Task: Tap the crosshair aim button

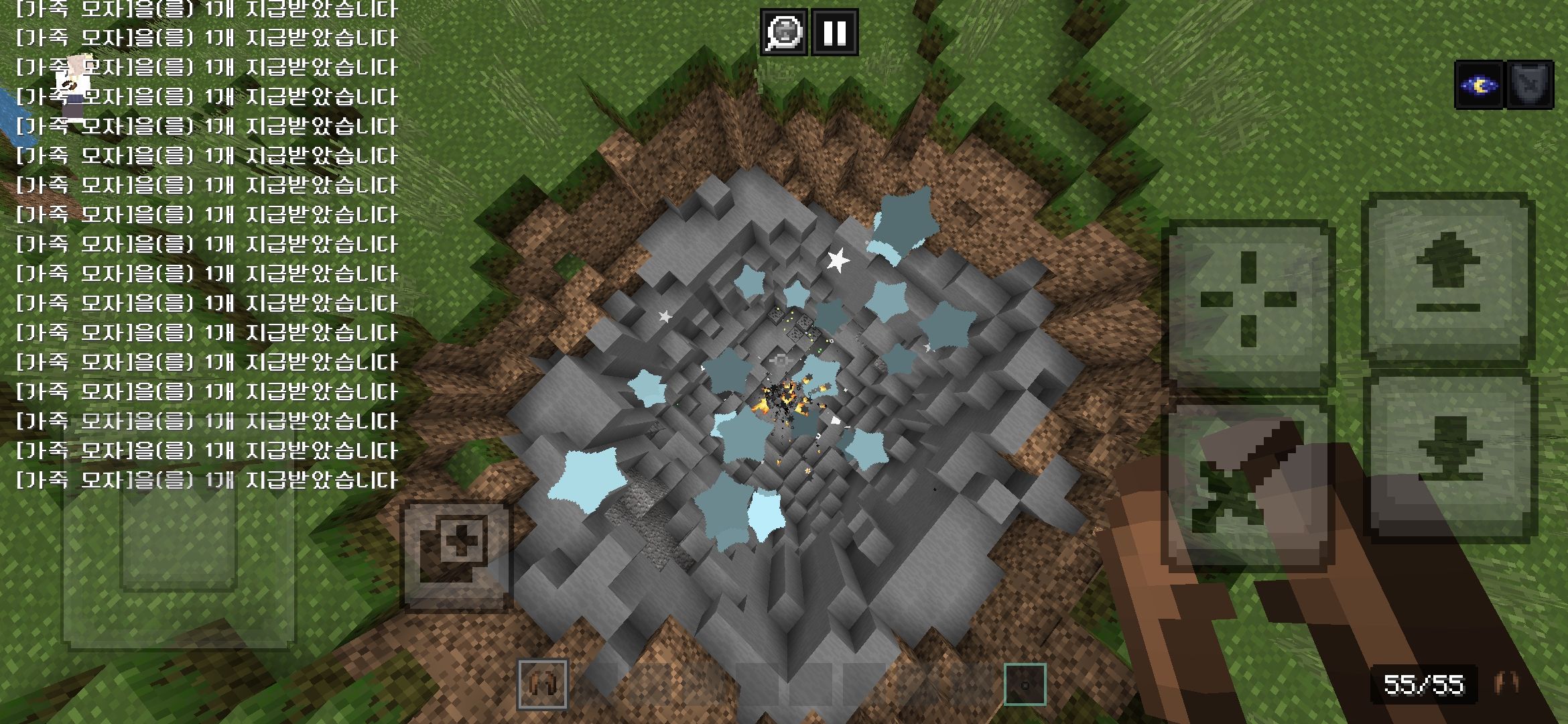Action: [1248, 300]
